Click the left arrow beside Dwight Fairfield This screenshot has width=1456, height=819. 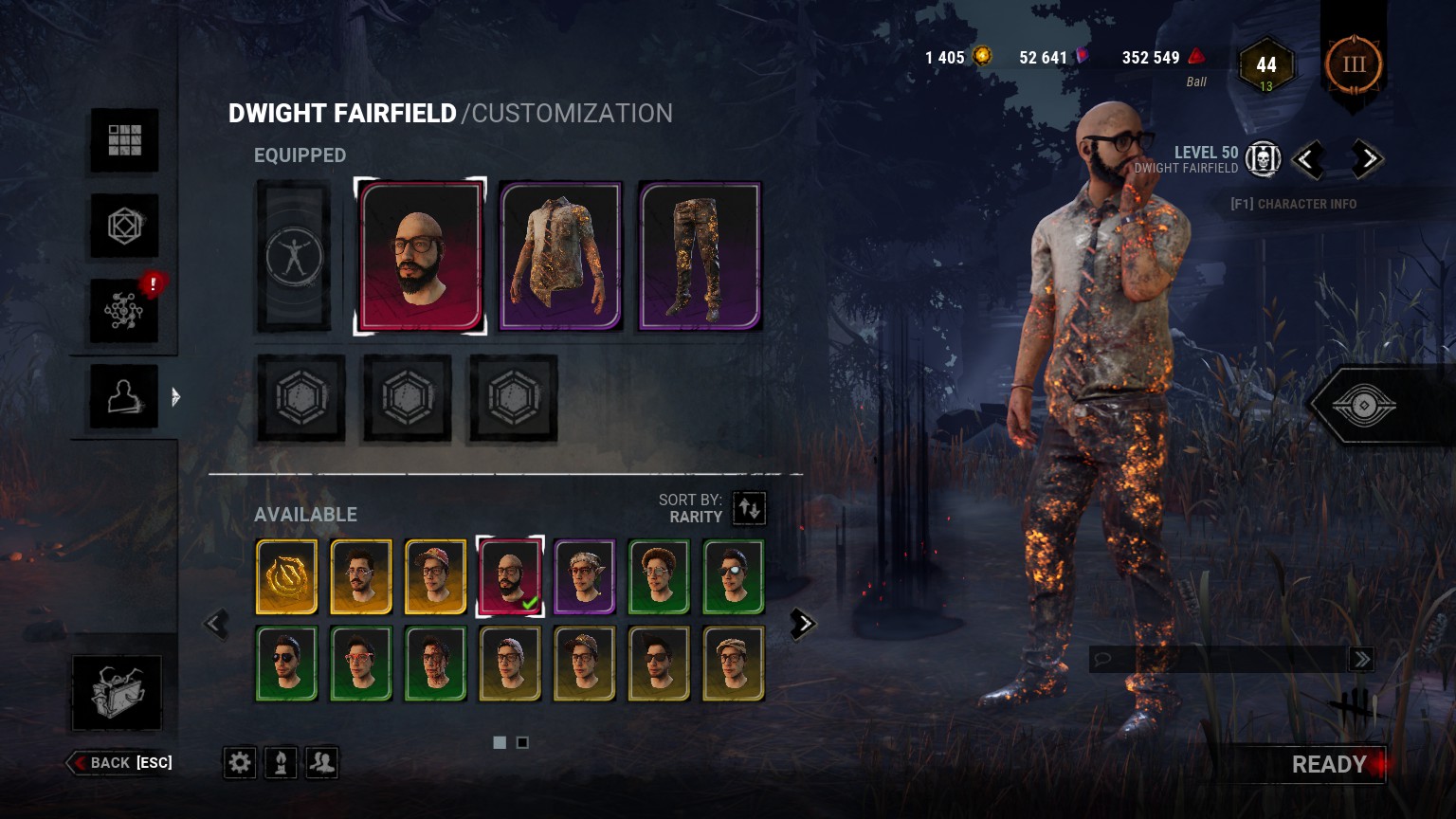point(1311,159)
